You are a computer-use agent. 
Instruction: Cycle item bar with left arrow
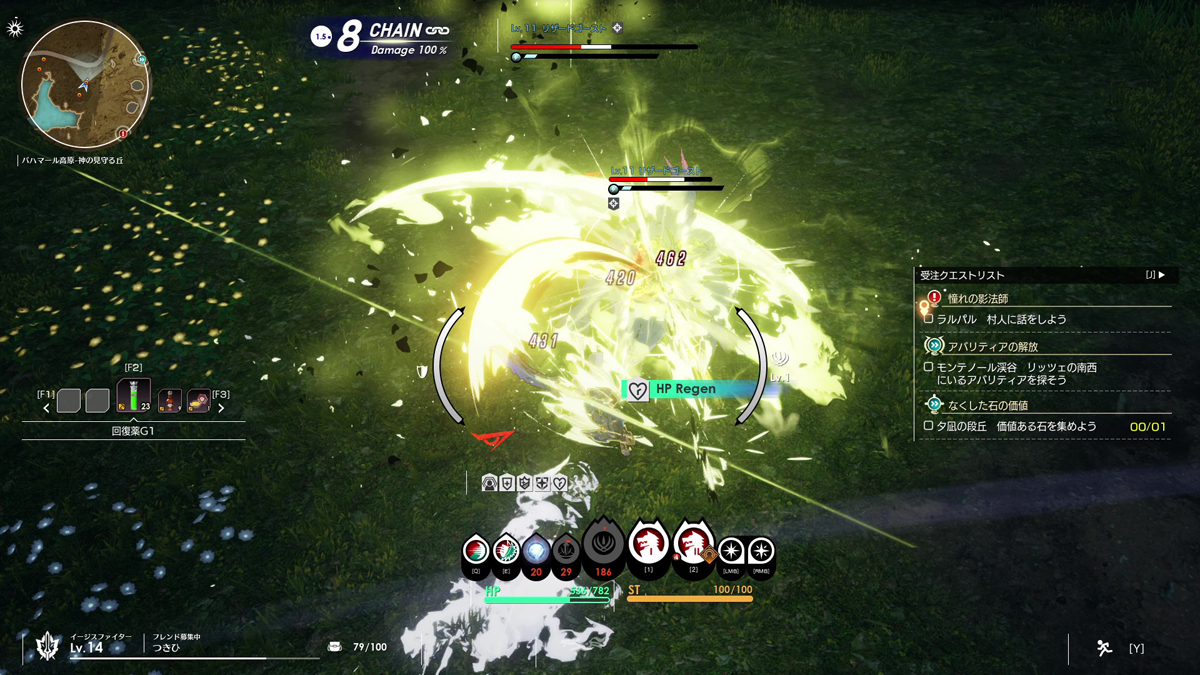[x=46, y=408]
